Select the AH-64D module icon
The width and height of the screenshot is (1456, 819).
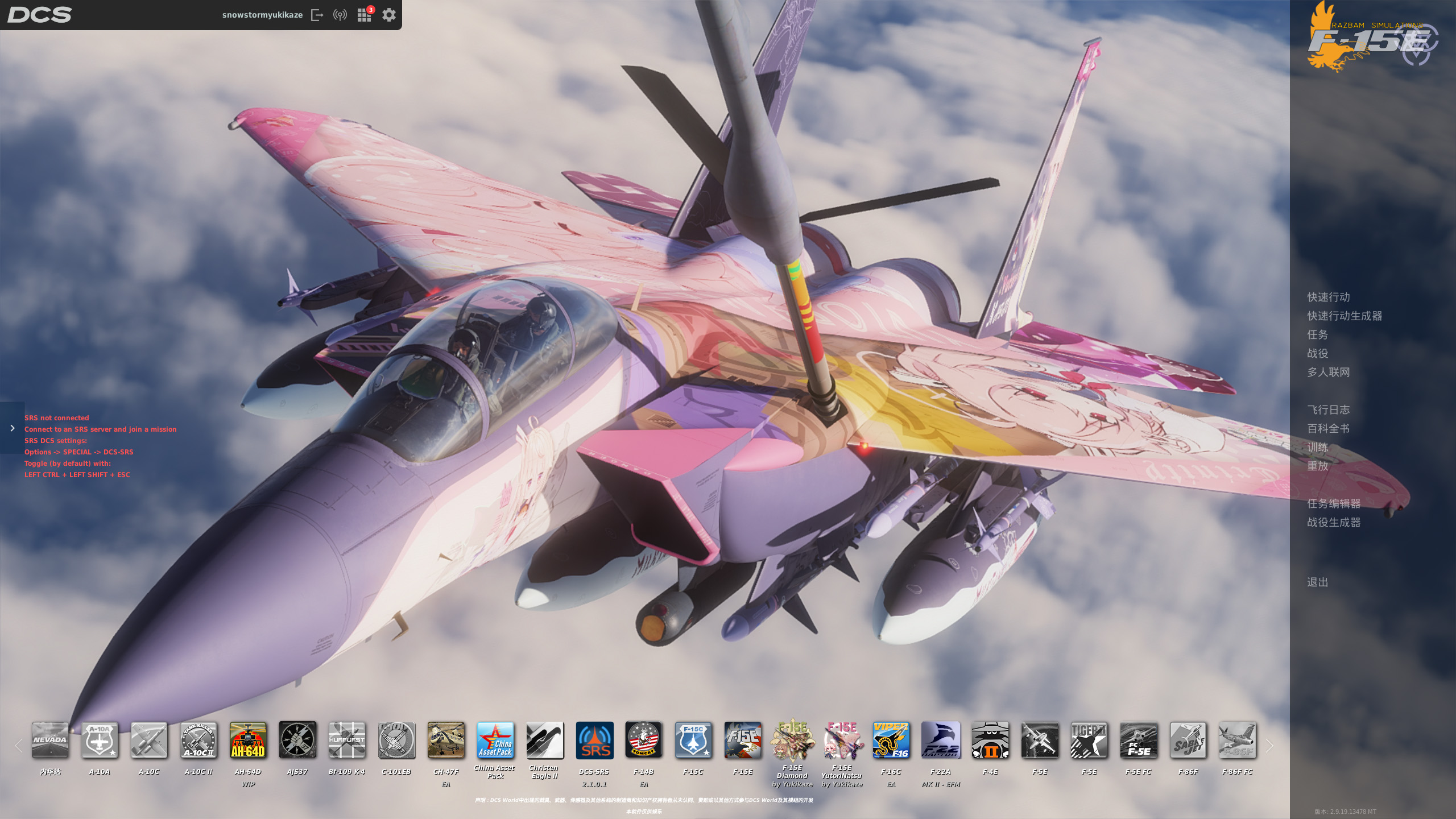[x=248, y=741]
